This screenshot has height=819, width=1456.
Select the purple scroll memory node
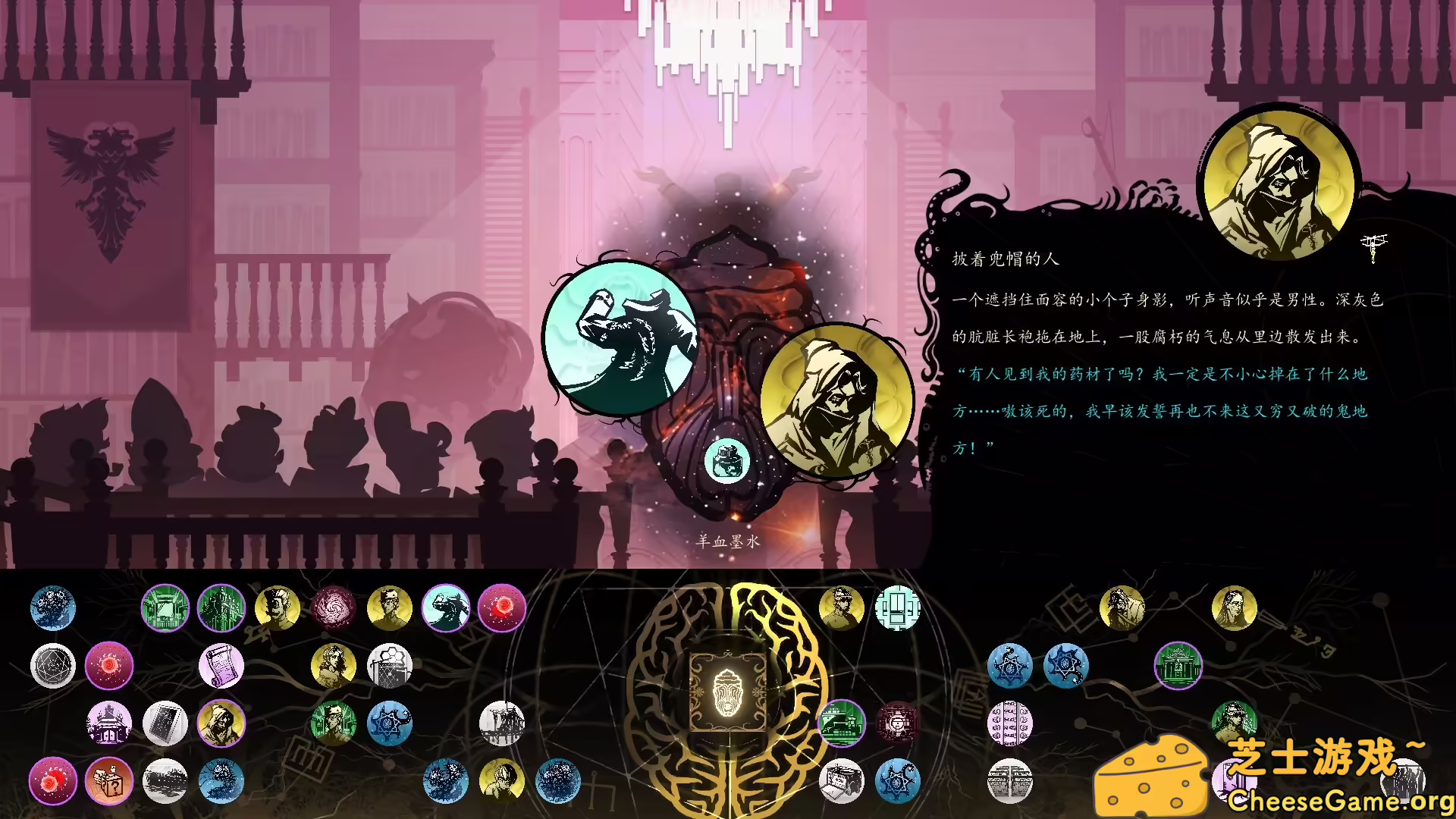(x=221, y=664)
